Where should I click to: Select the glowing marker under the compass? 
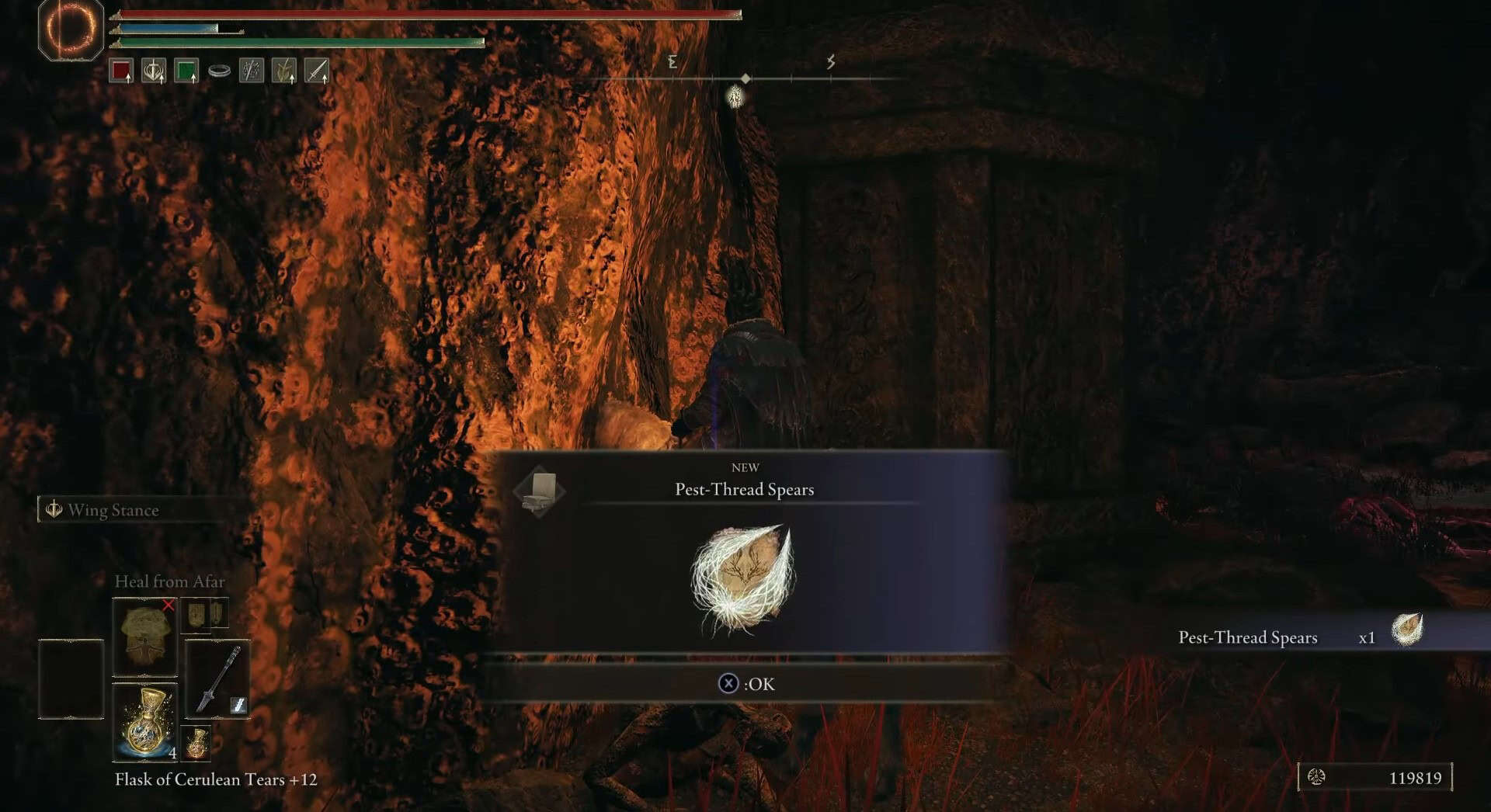(735, 97)
